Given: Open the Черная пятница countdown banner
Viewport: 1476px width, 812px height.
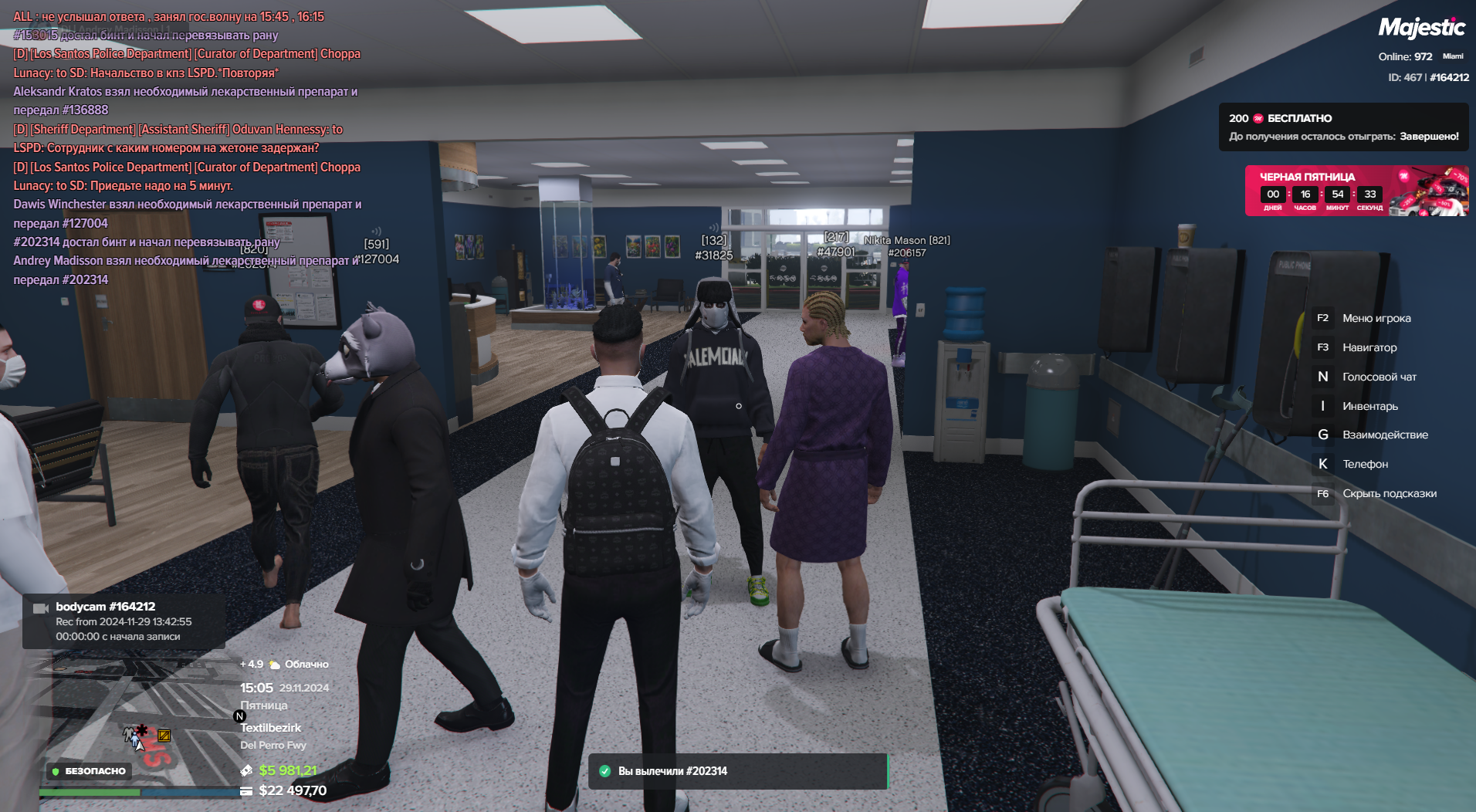Looking at the screenshot, I should pos(1356,191).
